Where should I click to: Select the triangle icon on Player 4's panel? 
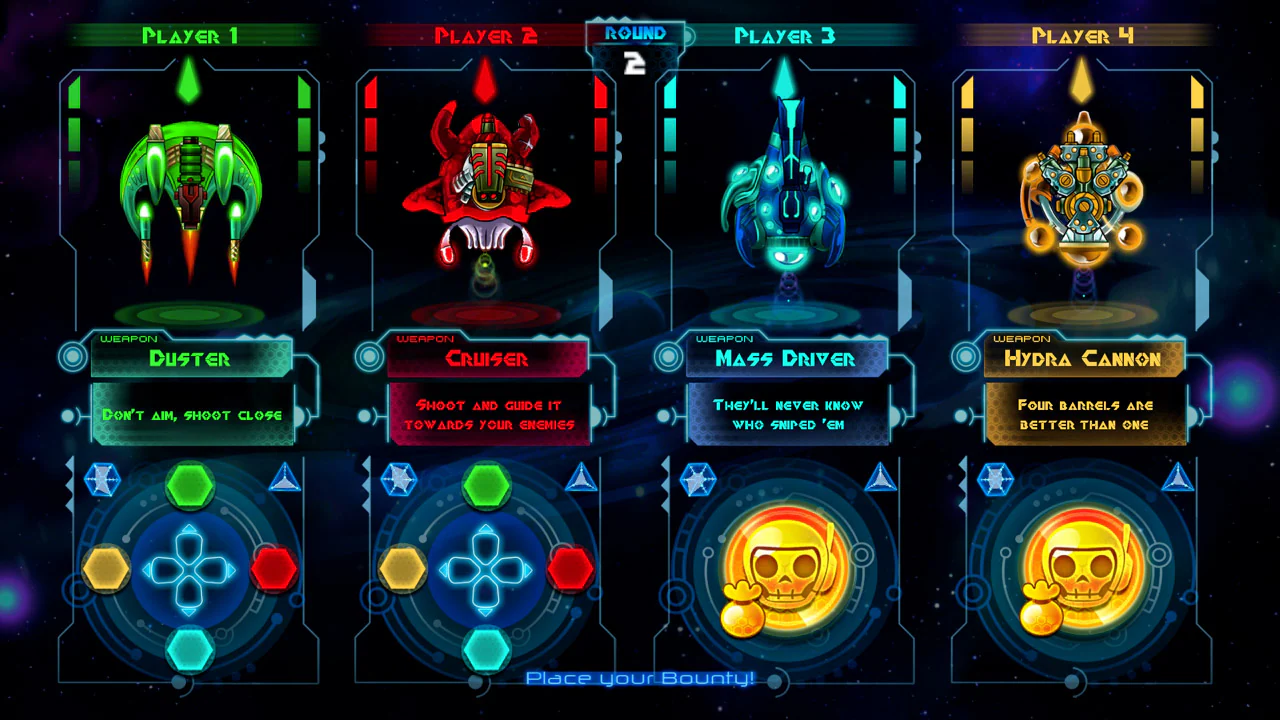[x=1178, y=480]
